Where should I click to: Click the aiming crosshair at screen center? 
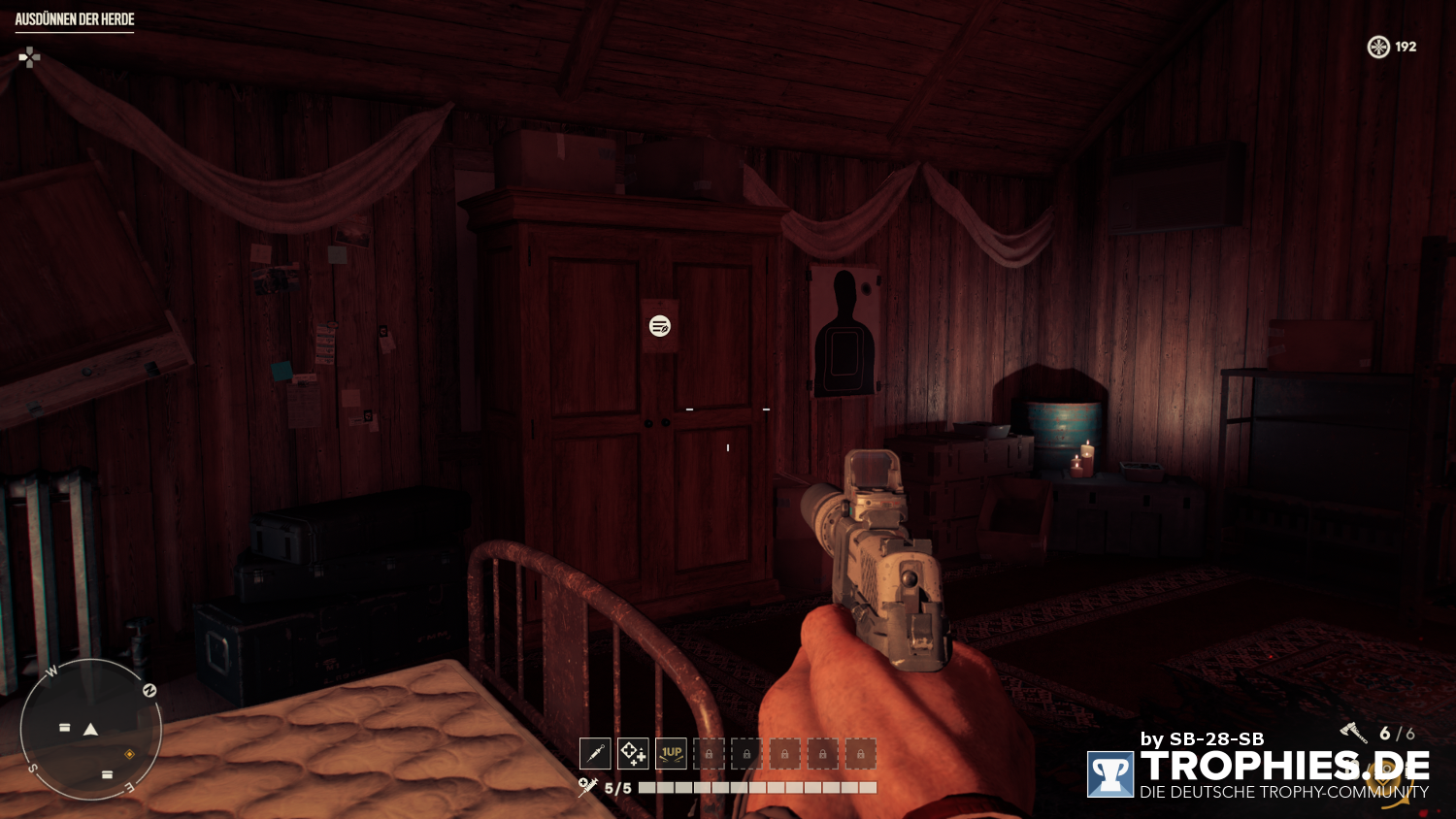pyautogui.click(x=728, y=409)
